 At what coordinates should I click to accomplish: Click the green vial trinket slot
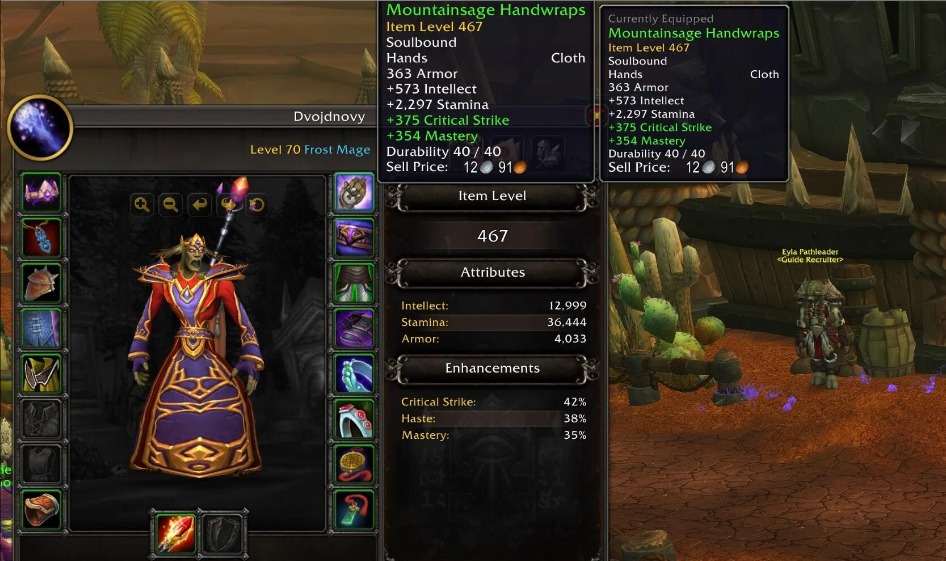353,509
